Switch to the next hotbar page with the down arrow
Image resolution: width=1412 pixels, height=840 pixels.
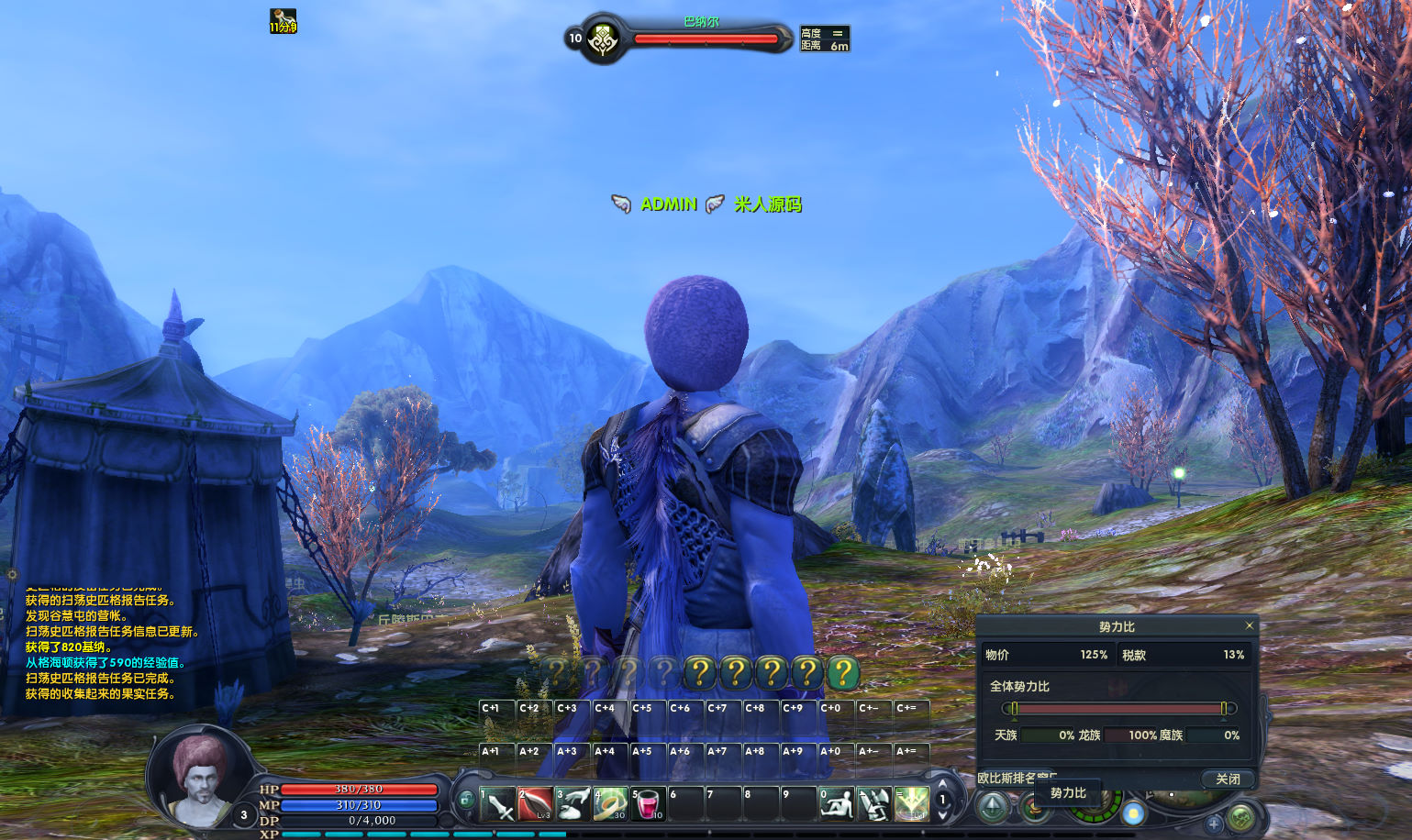pyautogui.click(x=942, y=815)
